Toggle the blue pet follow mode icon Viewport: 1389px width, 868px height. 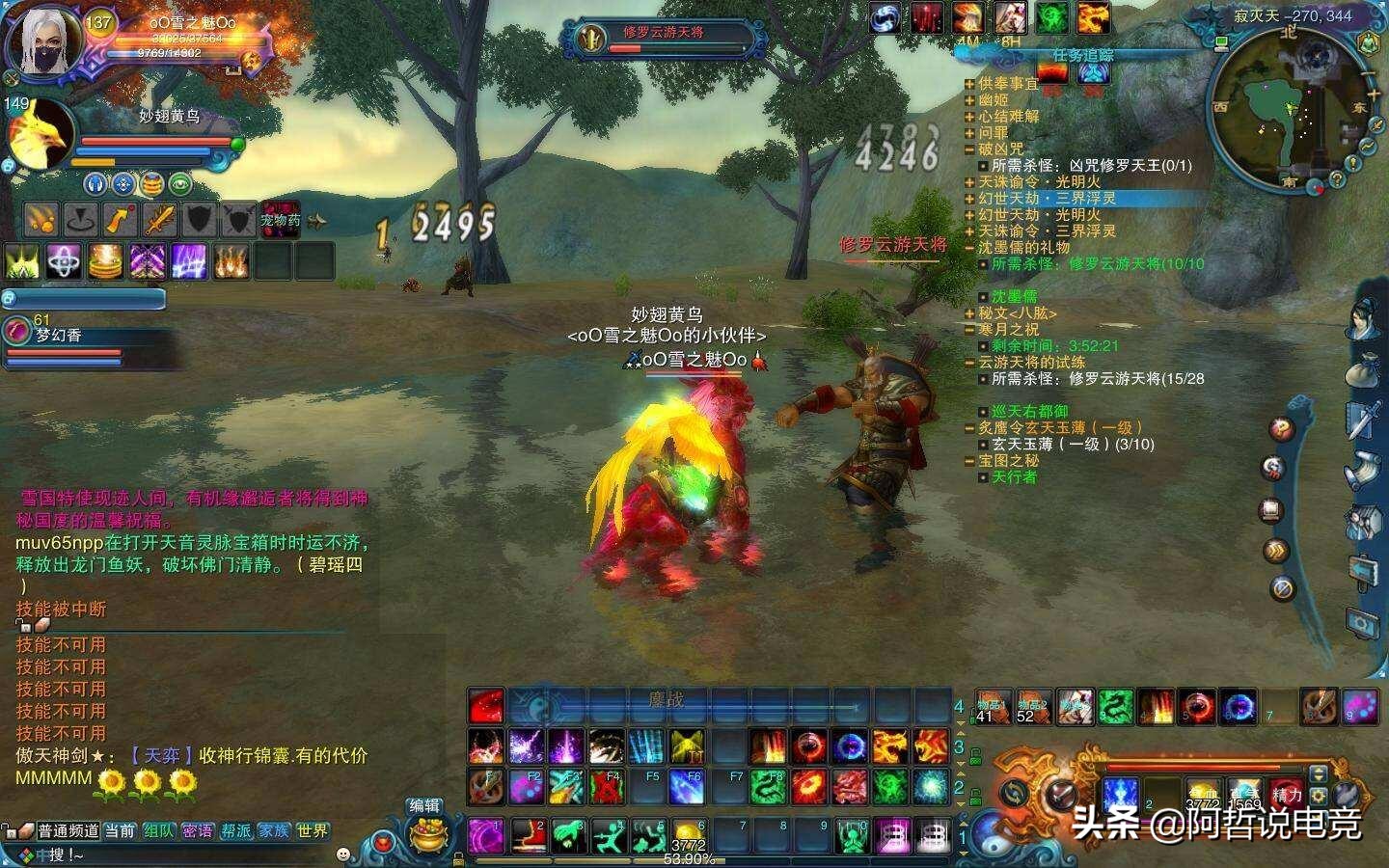(x=95, y=184)
